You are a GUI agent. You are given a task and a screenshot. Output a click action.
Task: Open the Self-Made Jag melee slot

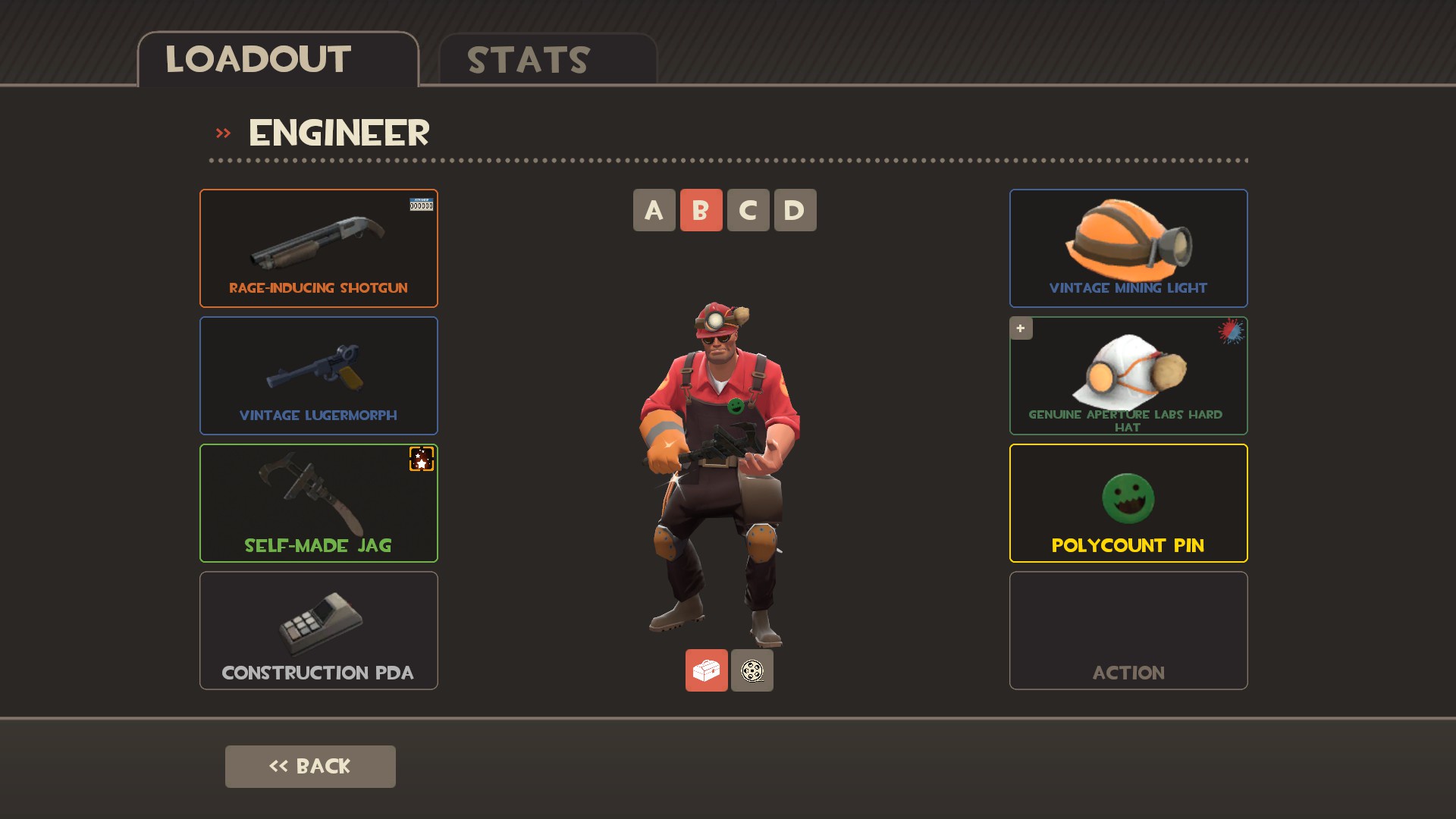coord(318,503)
